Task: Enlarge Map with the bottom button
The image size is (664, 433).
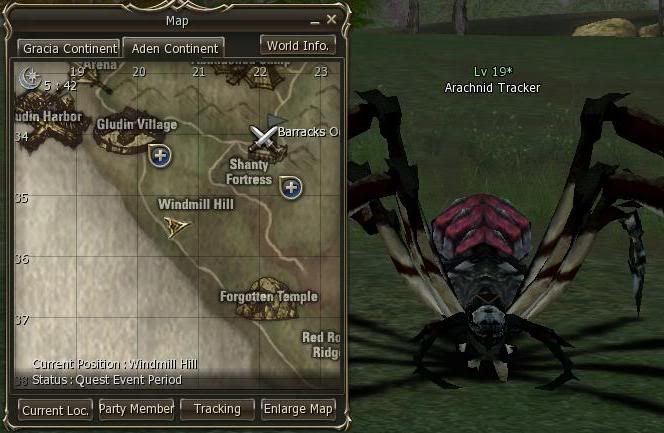Action: click(298, 409)
